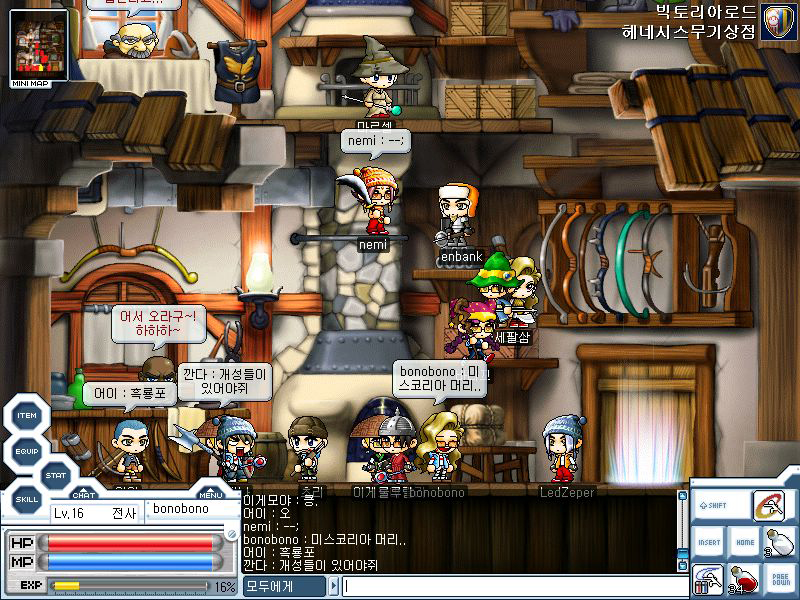Open the MENU tab
This screenshot has height=600, width=800.
click(x=210, y=493)
